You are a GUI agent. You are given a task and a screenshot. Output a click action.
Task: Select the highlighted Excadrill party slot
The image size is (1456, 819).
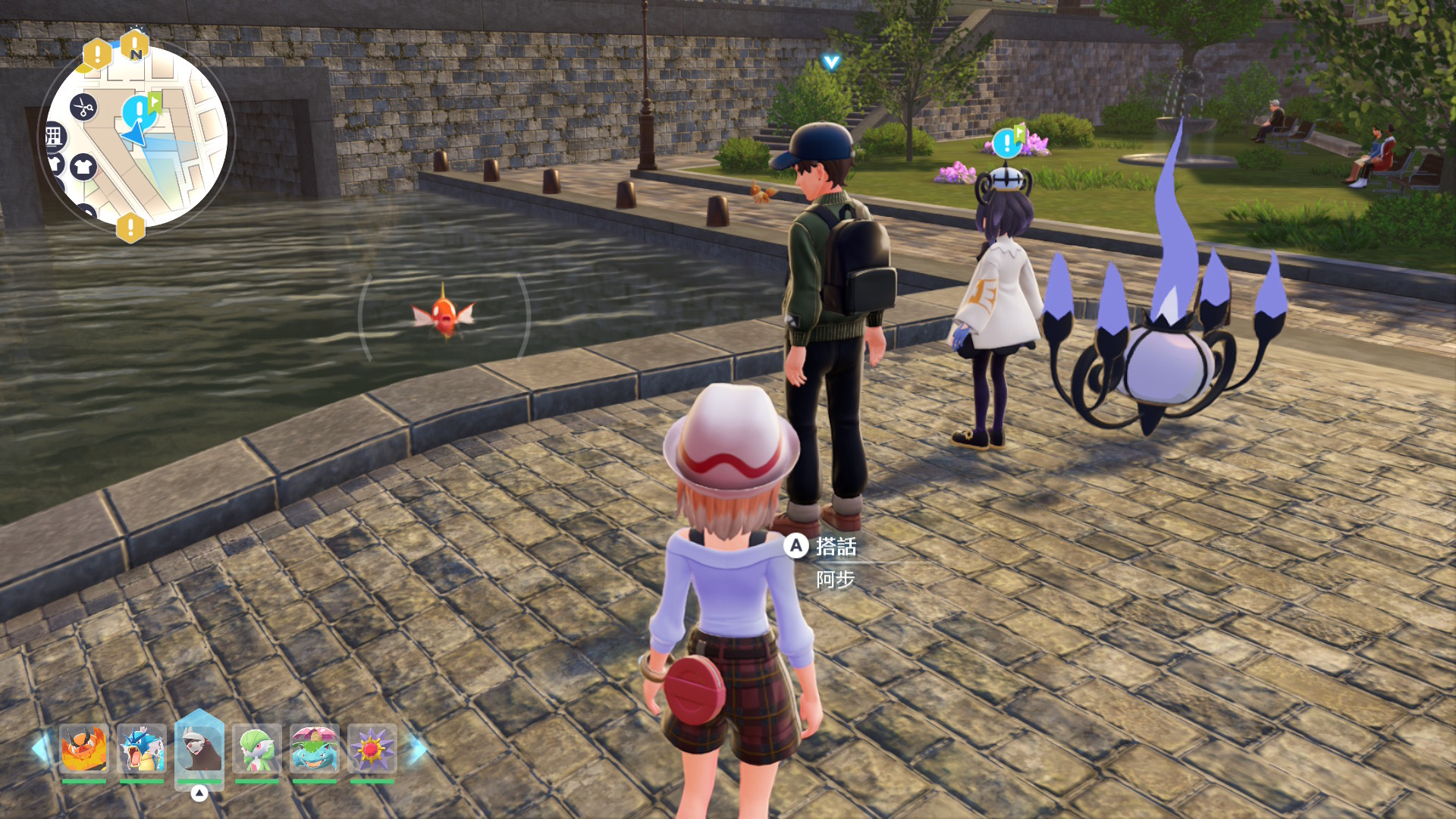tap(199, 748)
